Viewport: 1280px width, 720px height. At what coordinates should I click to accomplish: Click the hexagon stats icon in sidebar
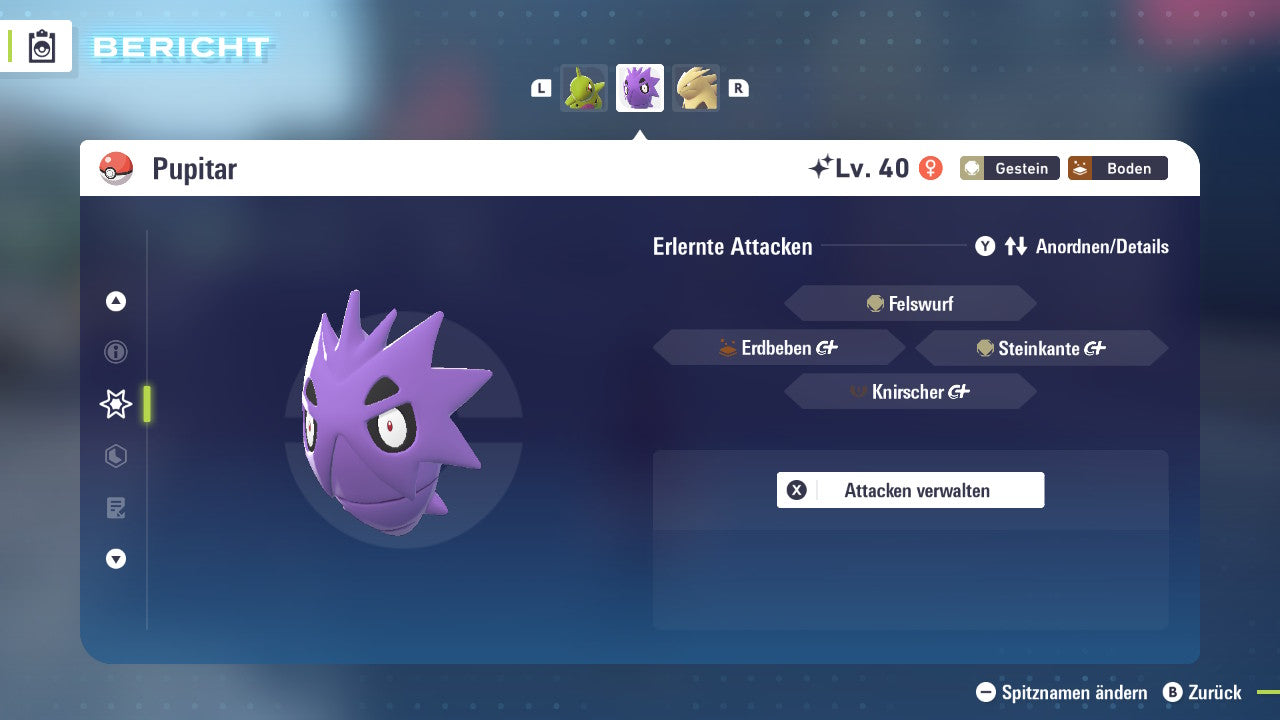116,456
